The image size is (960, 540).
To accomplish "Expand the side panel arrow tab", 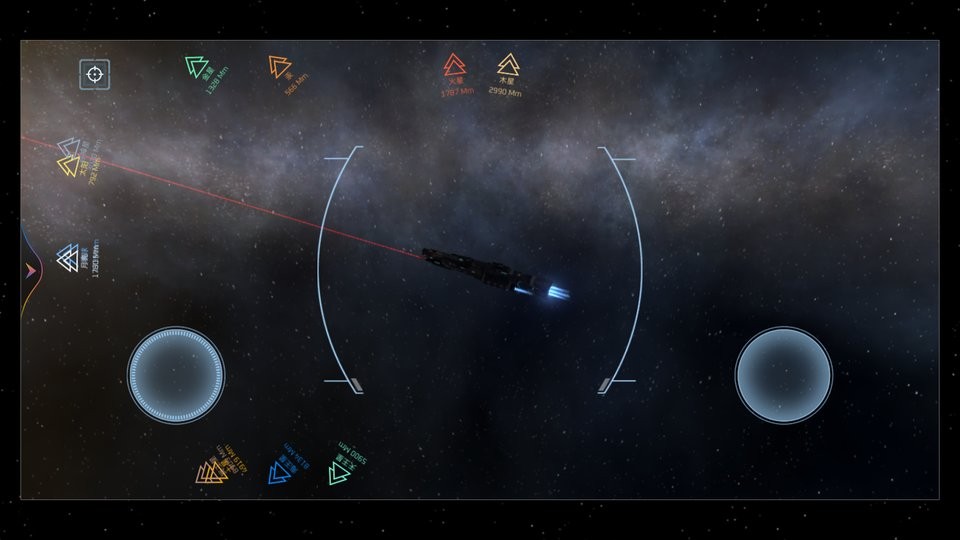I will click(x=30, y=269).
